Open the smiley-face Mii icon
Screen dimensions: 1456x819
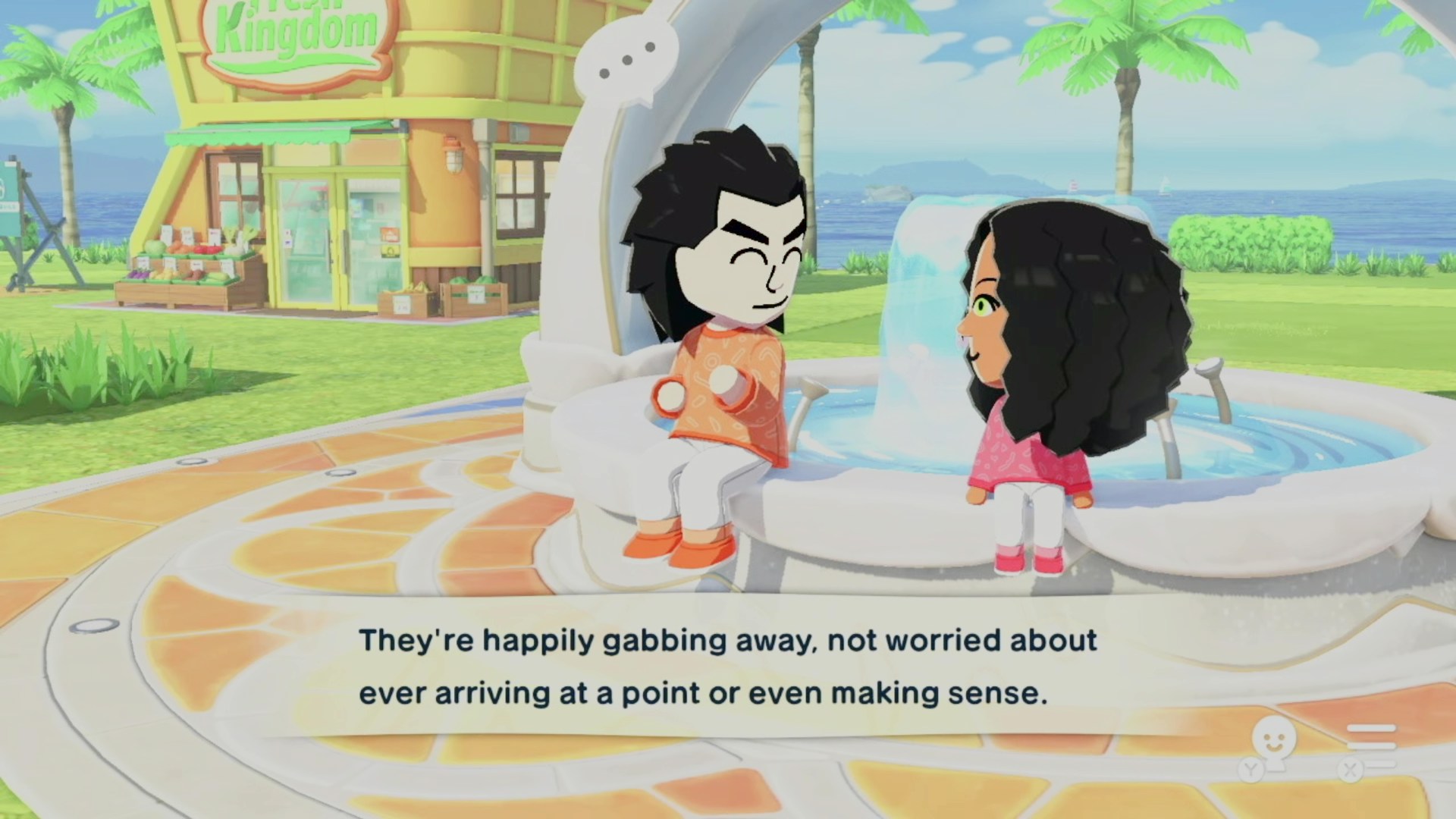pyautogui.click(x=1272, y=745)
